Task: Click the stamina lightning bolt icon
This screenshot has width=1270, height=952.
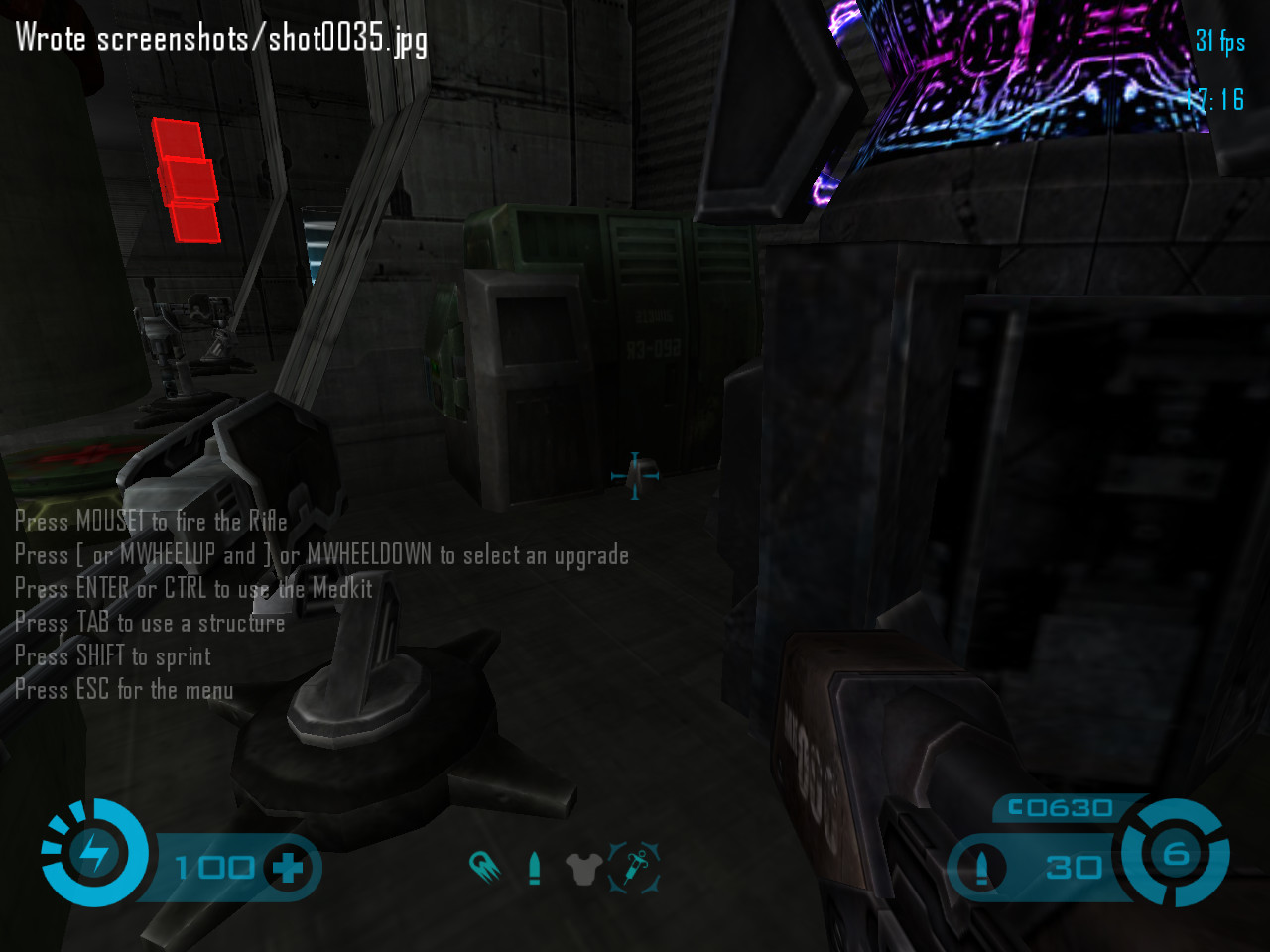Action: tap(94, 853)
